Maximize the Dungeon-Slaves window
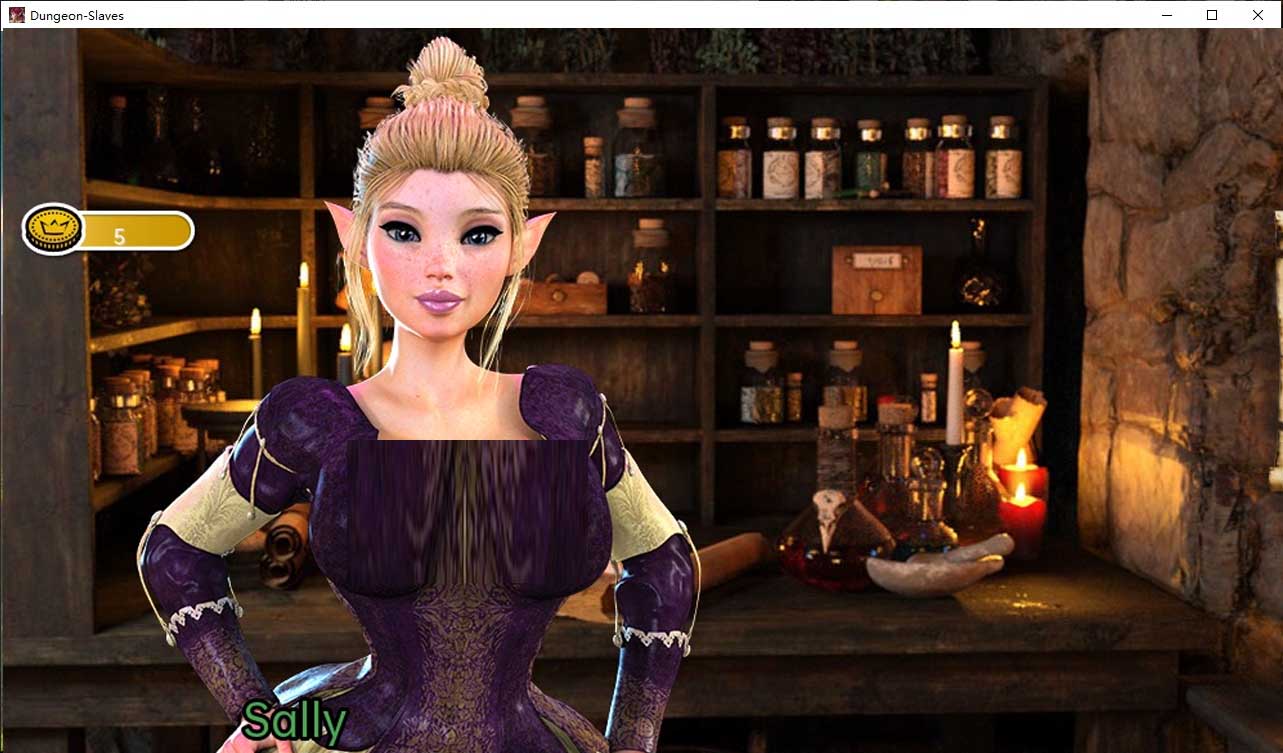The image size is (1283, 753). pyautogui.click(x=1211, y=15)
